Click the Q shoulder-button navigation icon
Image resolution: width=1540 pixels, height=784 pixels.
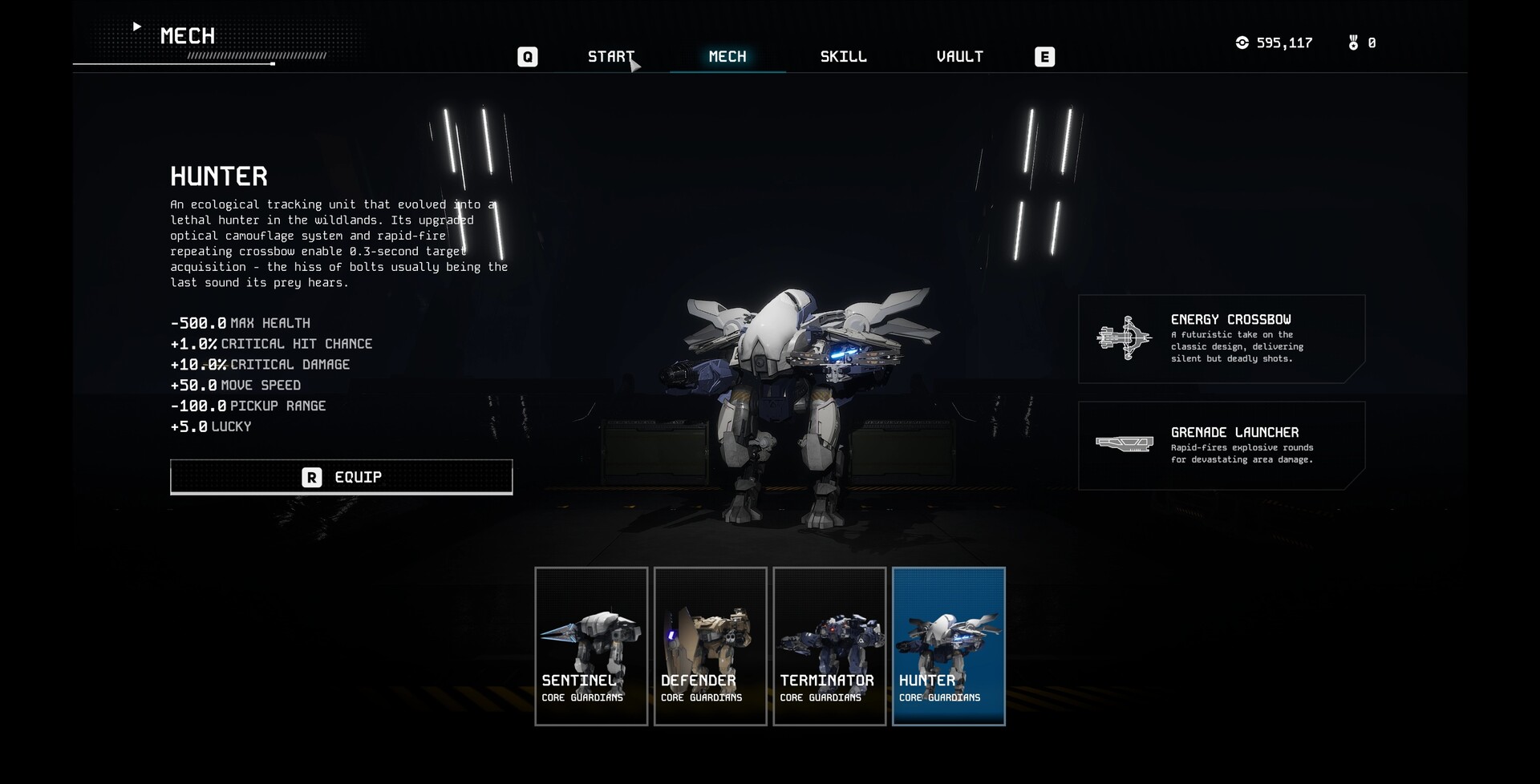tap(527, 56)
